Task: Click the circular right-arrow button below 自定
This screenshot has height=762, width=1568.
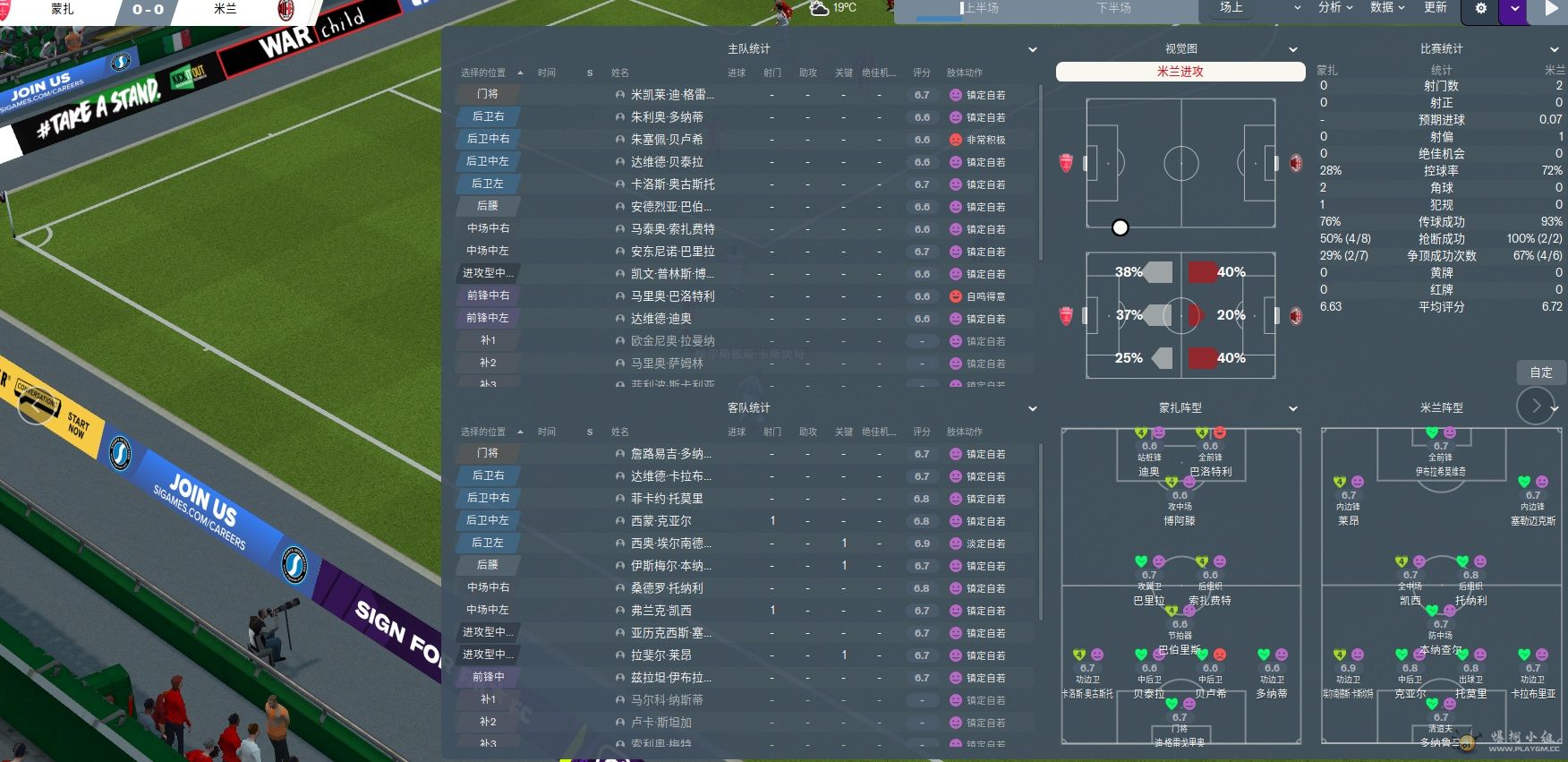Action: 1536,407
